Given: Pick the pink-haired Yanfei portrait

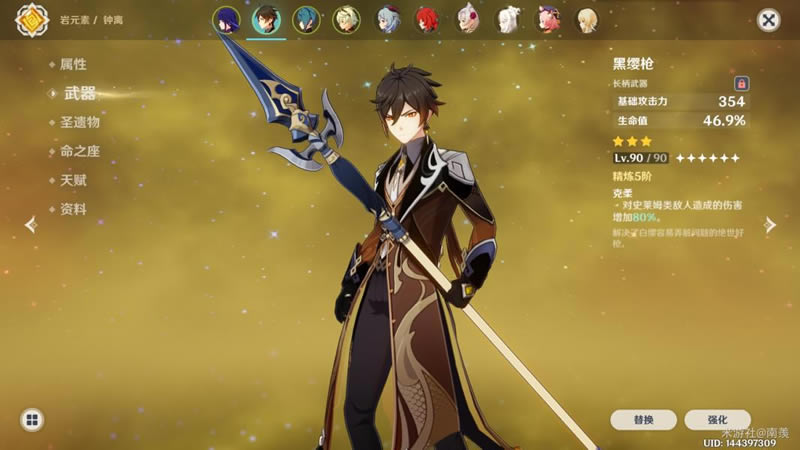Looking at the screenshot, I should click(x=549, y=20).
